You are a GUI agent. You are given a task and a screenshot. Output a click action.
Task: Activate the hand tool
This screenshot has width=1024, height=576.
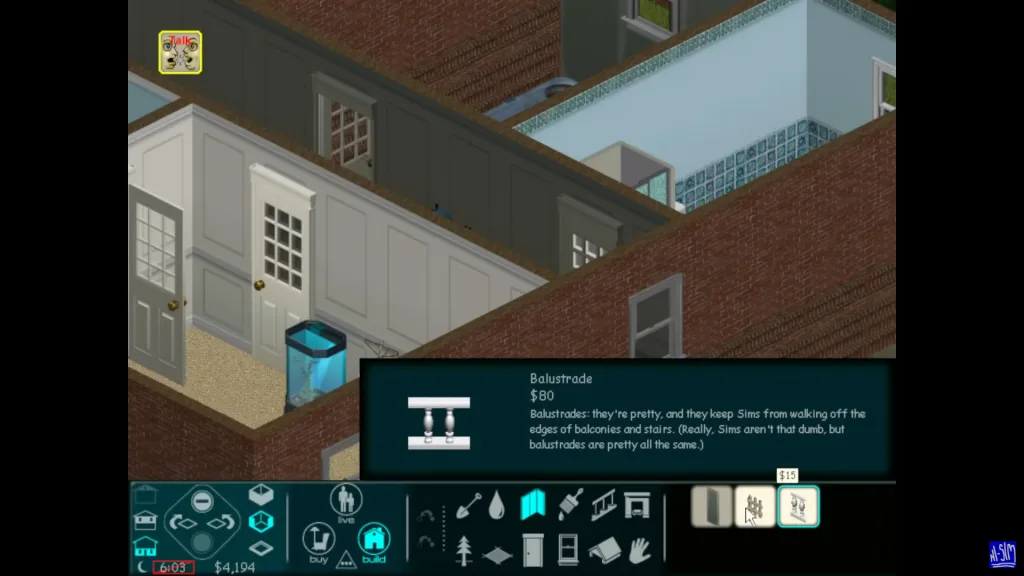click(x=638, y=549)
